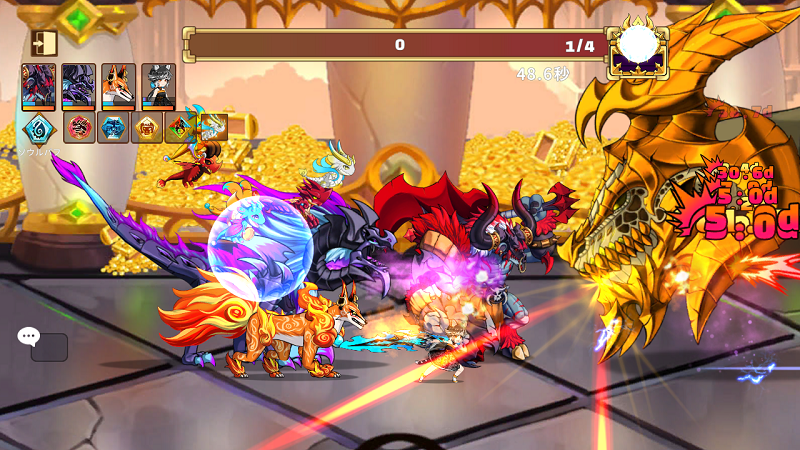Trigger the red-green diamond skill icon
The image size is (800, 450).
pos(181,128)
